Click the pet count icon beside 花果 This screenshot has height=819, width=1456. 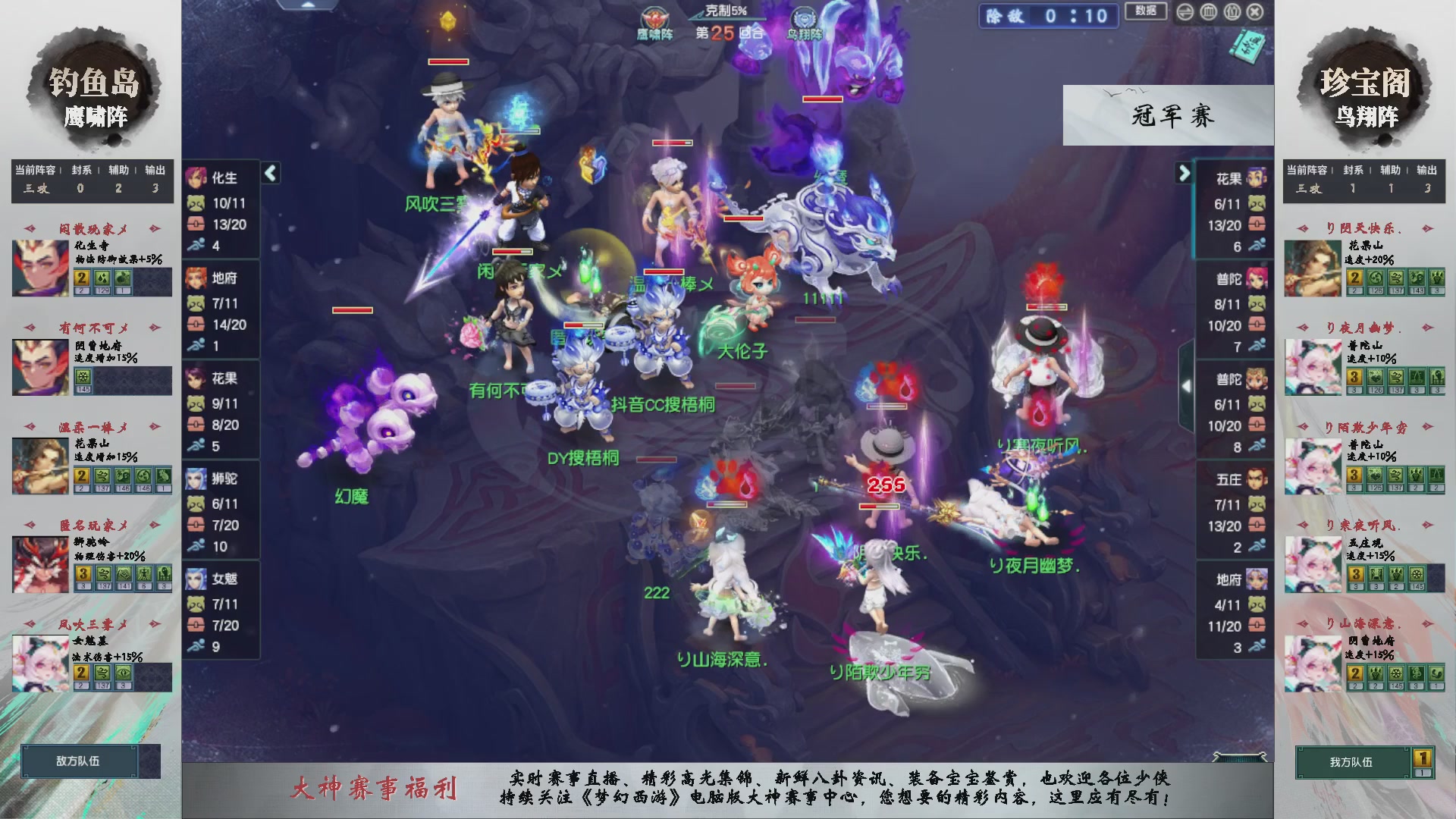coord(195,403)
